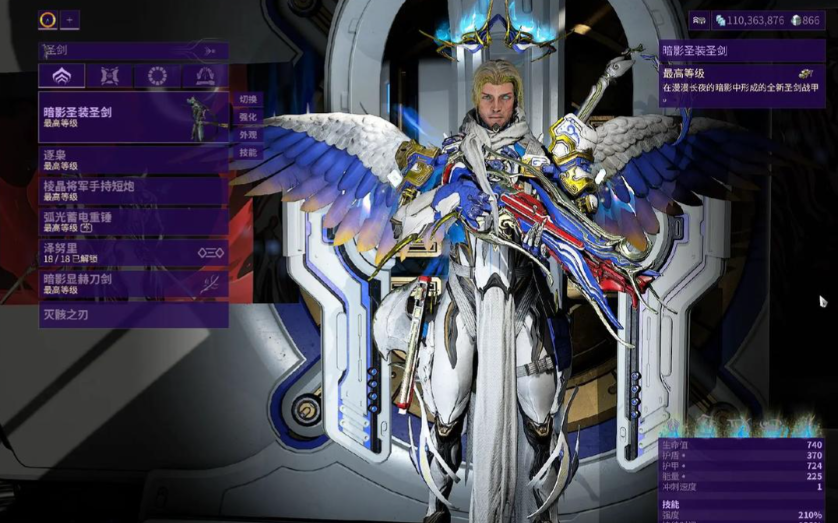Open the 圣剑 loadout name dropdown

point(133,50)
